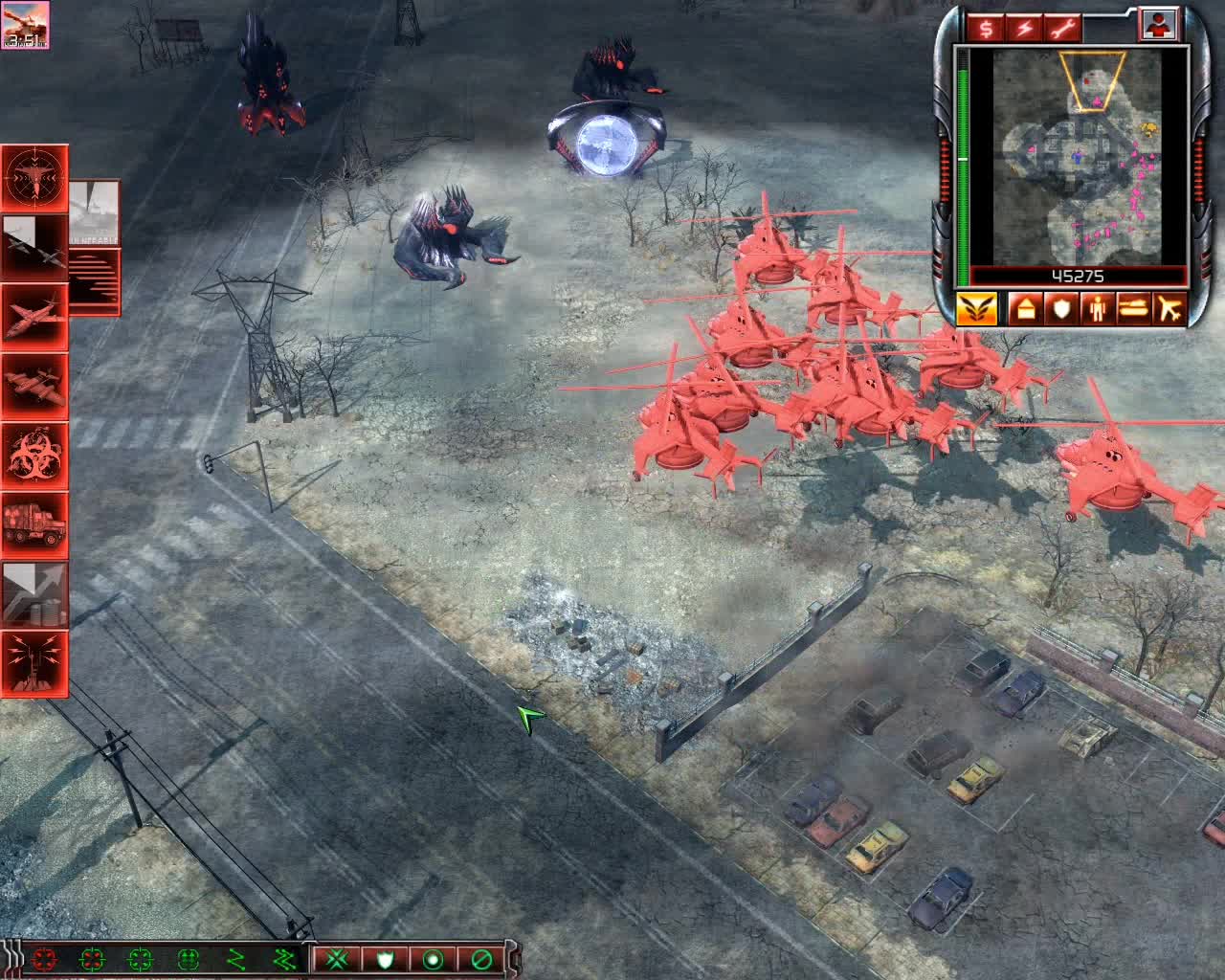Open the faction logo production tab

977,308
